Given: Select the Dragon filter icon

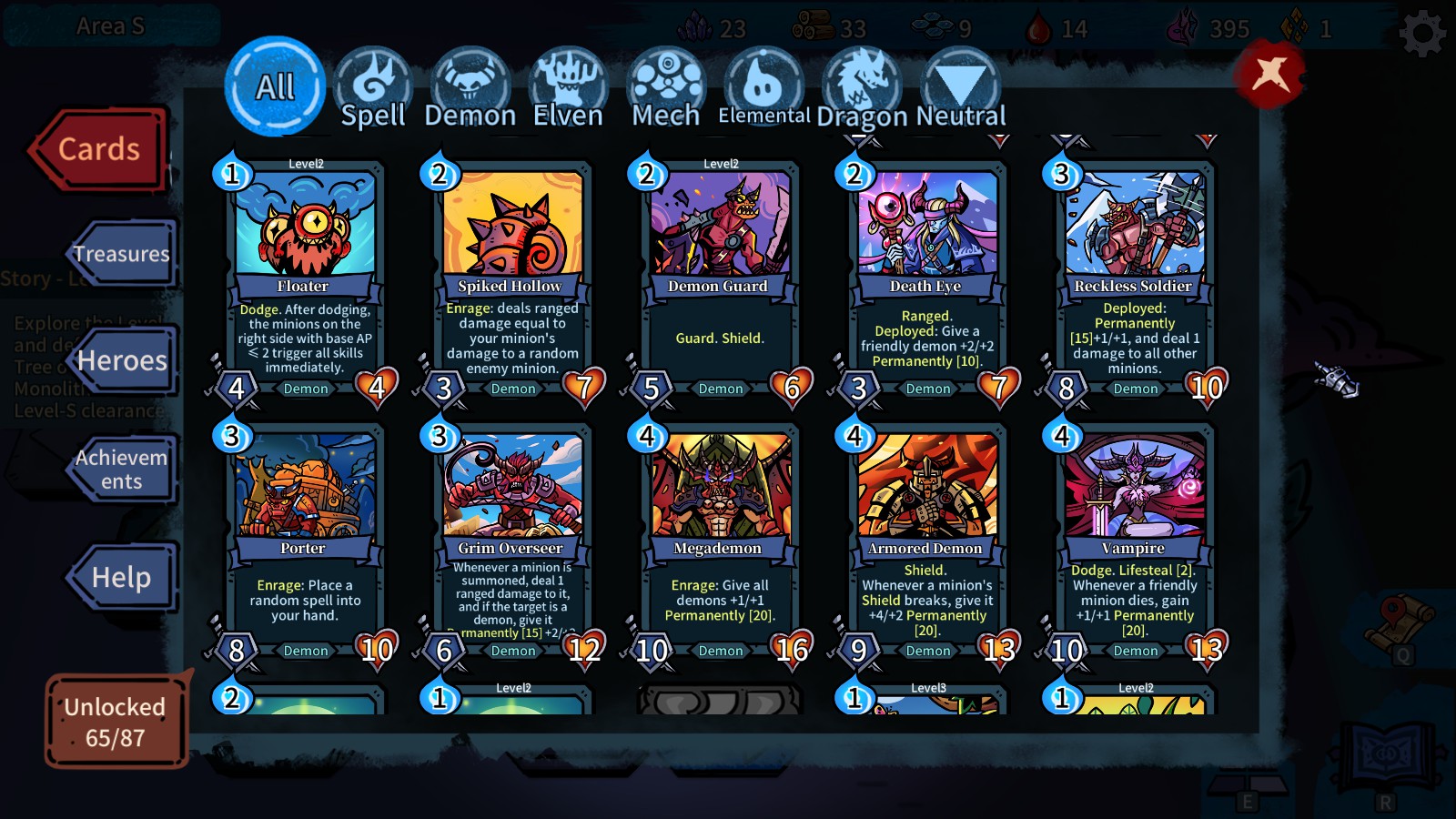Looking at the screenshot, I should click(860, 80).
